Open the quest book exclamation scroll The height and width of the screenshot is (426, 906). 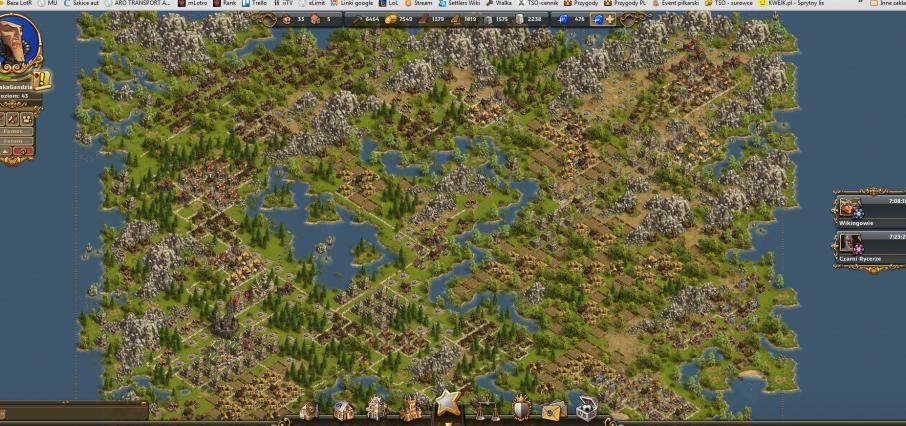pos(44,80)
